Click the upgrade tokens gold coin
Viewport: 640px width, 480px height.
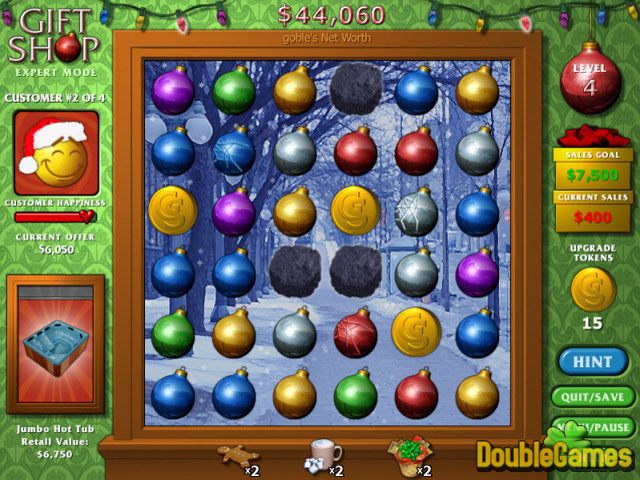pyautogui.click(x=594, y=290)
